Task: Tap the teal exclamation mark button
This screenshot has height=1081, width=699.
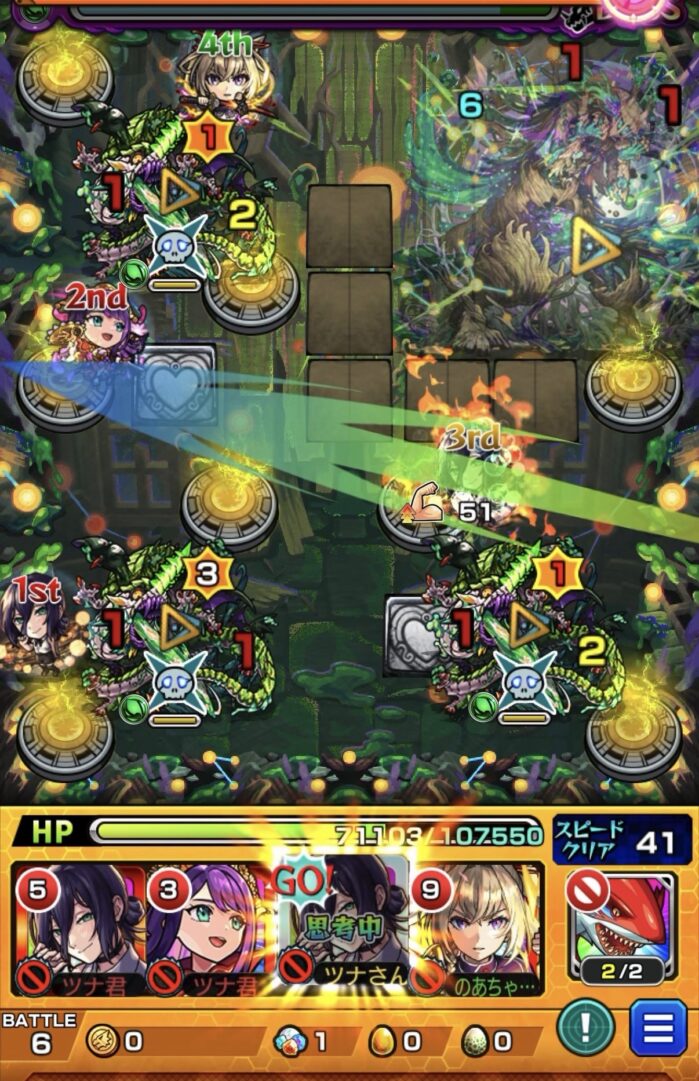Action: pyautogui.click(x=586, y=1030)
